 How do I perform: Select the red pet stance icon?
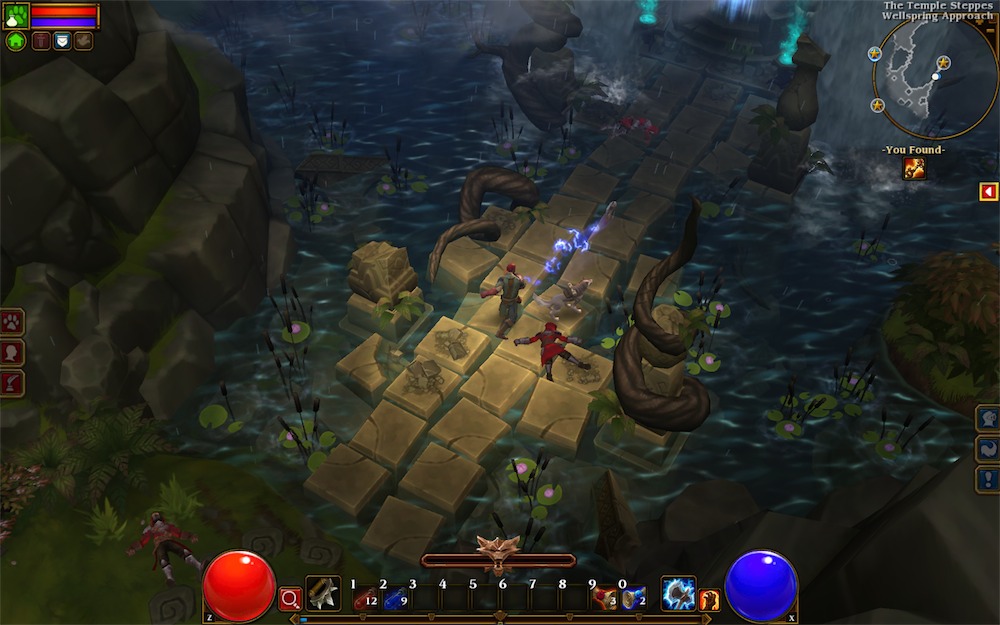[40, 41]
